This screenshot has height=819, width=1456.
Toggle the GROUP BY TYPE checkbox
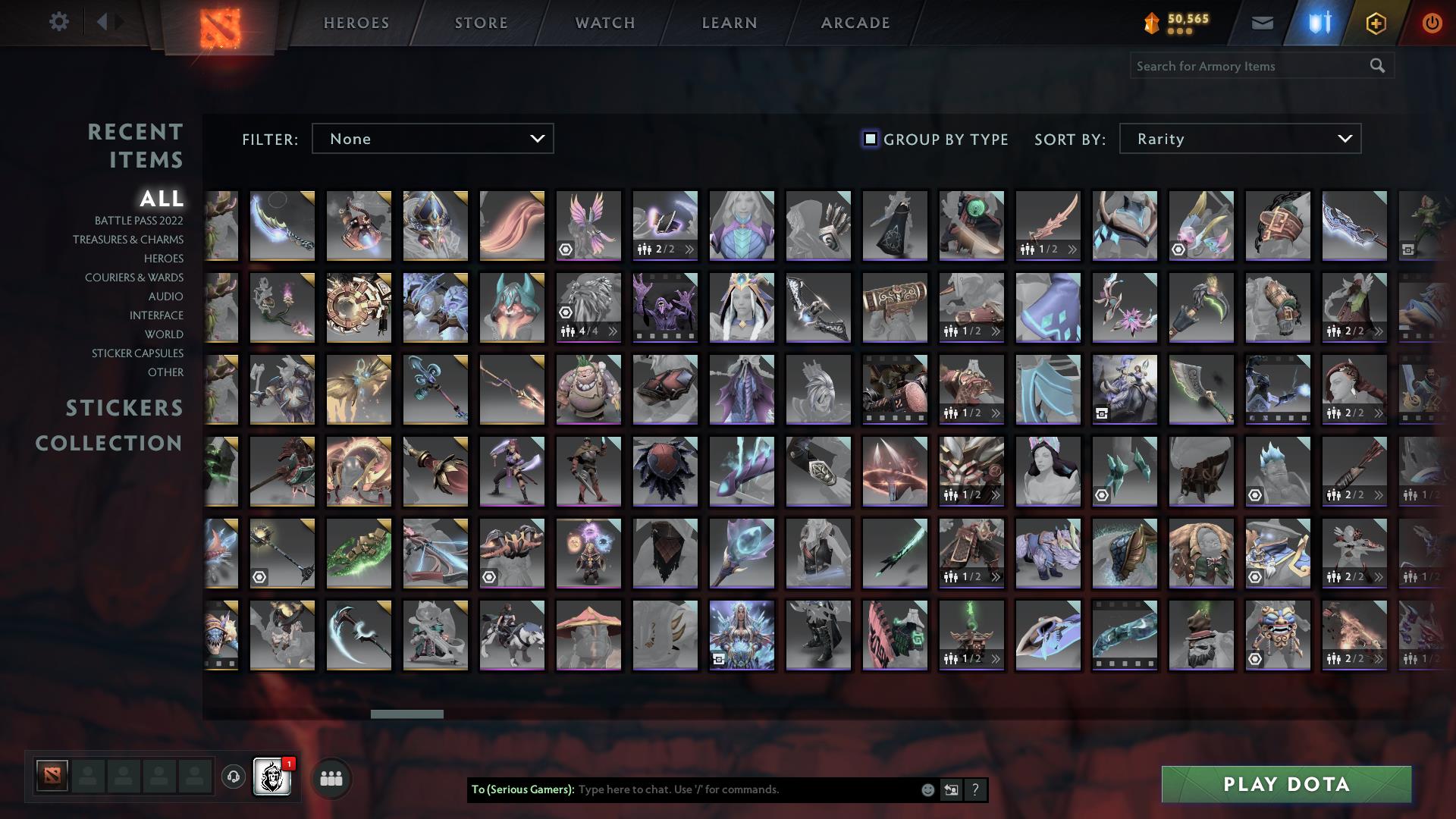pos(868,139)
